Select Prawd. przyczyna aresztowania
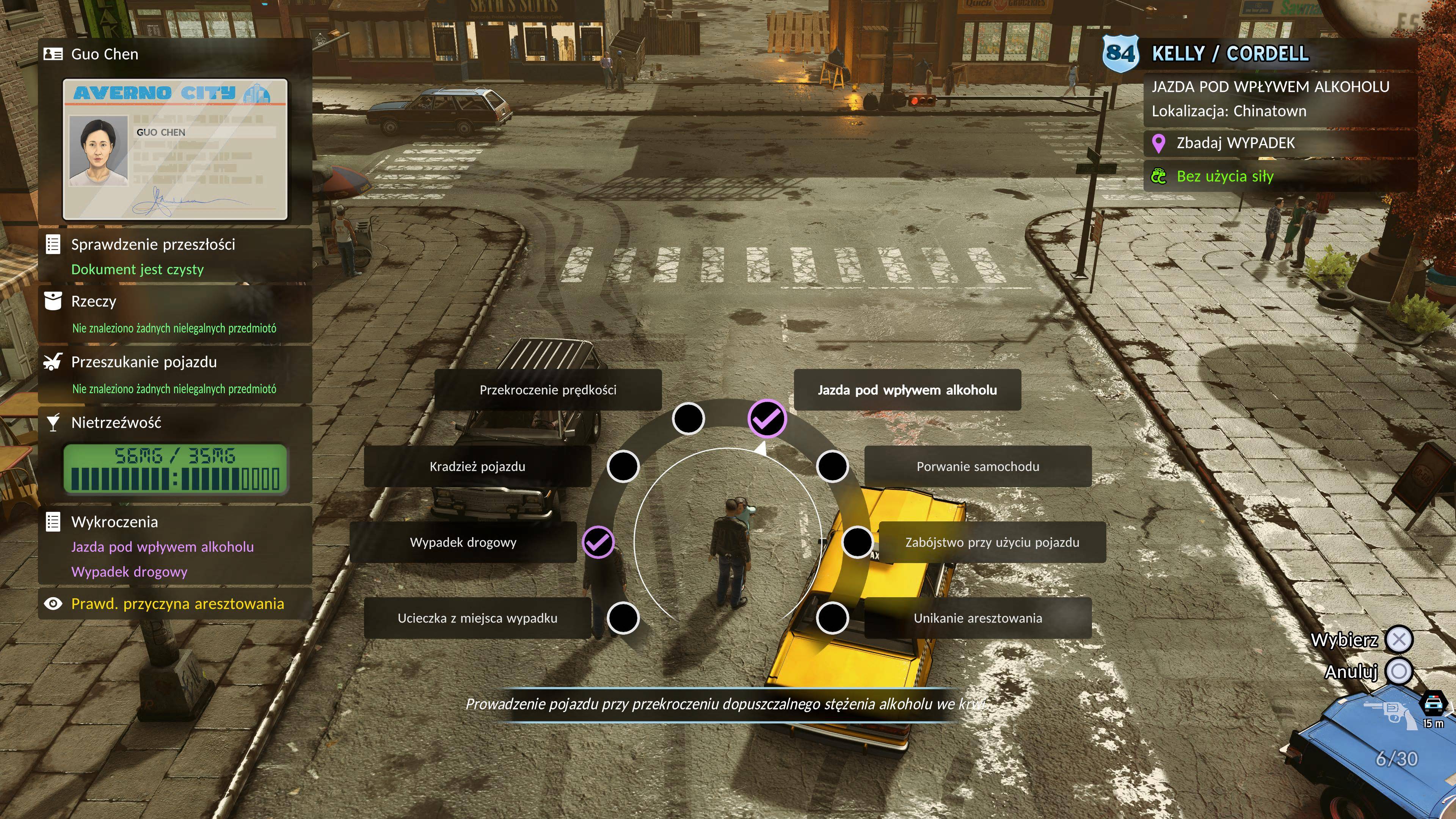 click(177, 604)
